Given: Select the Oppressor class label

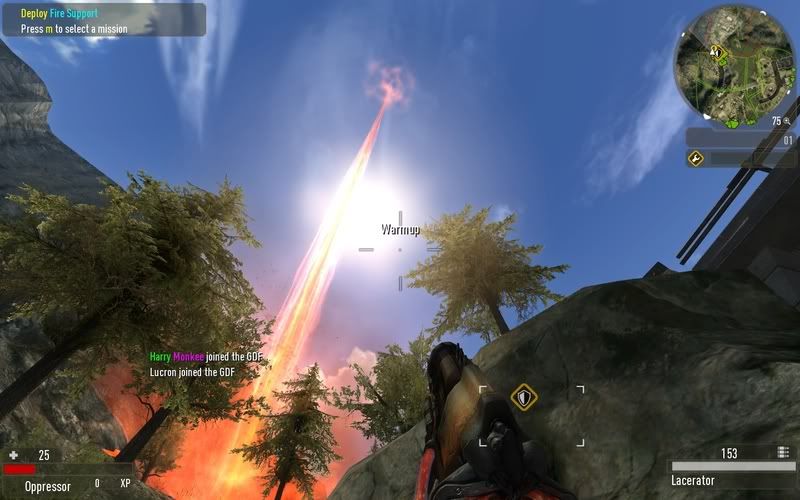Looking at the screenshot, I should 48,486.
